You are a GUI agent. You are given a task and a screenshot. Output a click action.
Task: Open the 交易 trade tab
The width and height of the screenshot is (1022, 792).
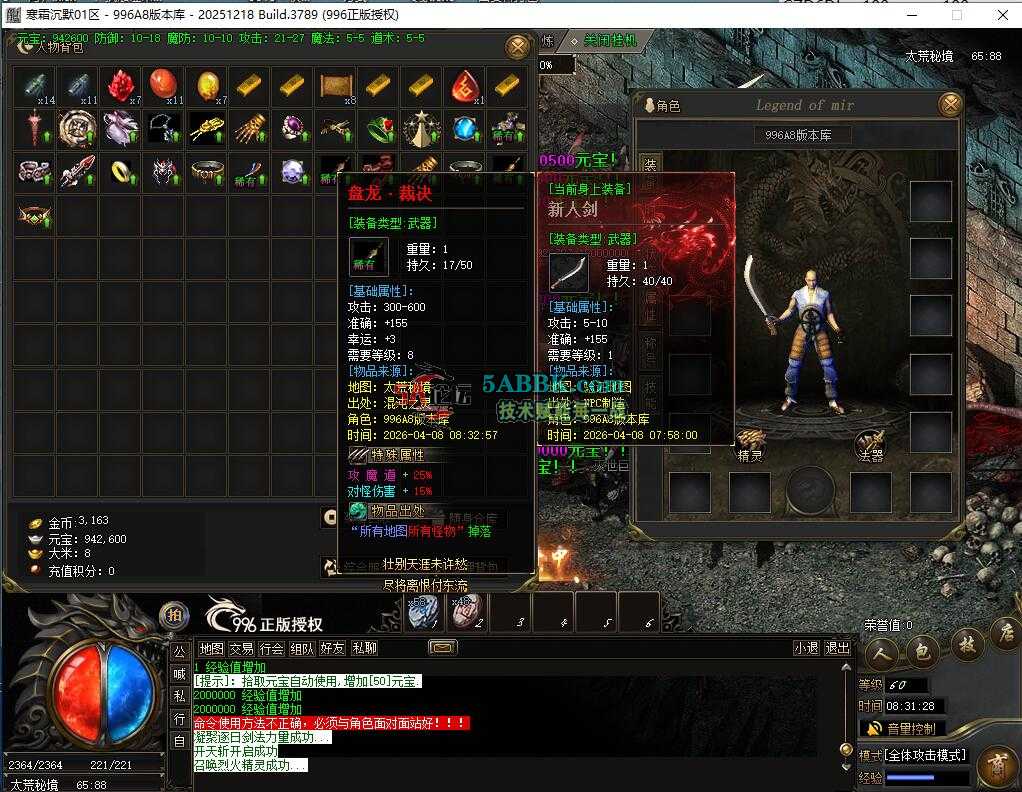pyautogui.click(x=241, y=648)
